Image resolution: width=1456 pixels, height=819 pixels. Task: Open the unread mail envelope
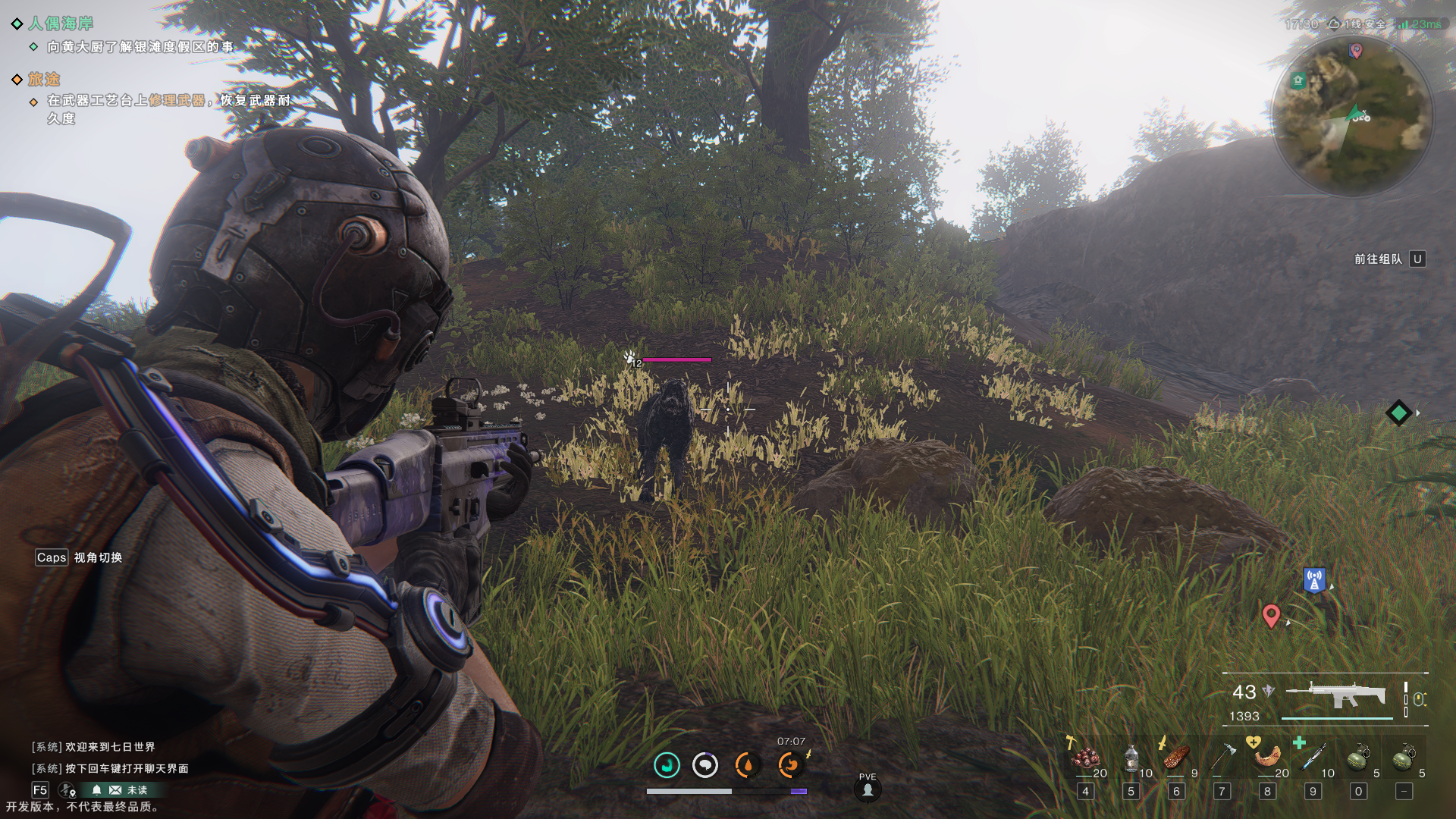coord(115,790)
